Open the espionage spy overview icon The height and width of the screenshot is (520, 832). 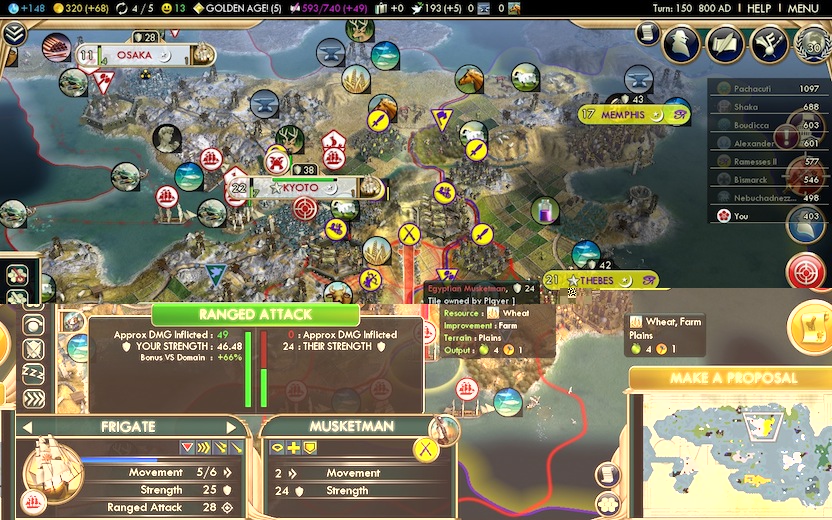click(685, 44)
